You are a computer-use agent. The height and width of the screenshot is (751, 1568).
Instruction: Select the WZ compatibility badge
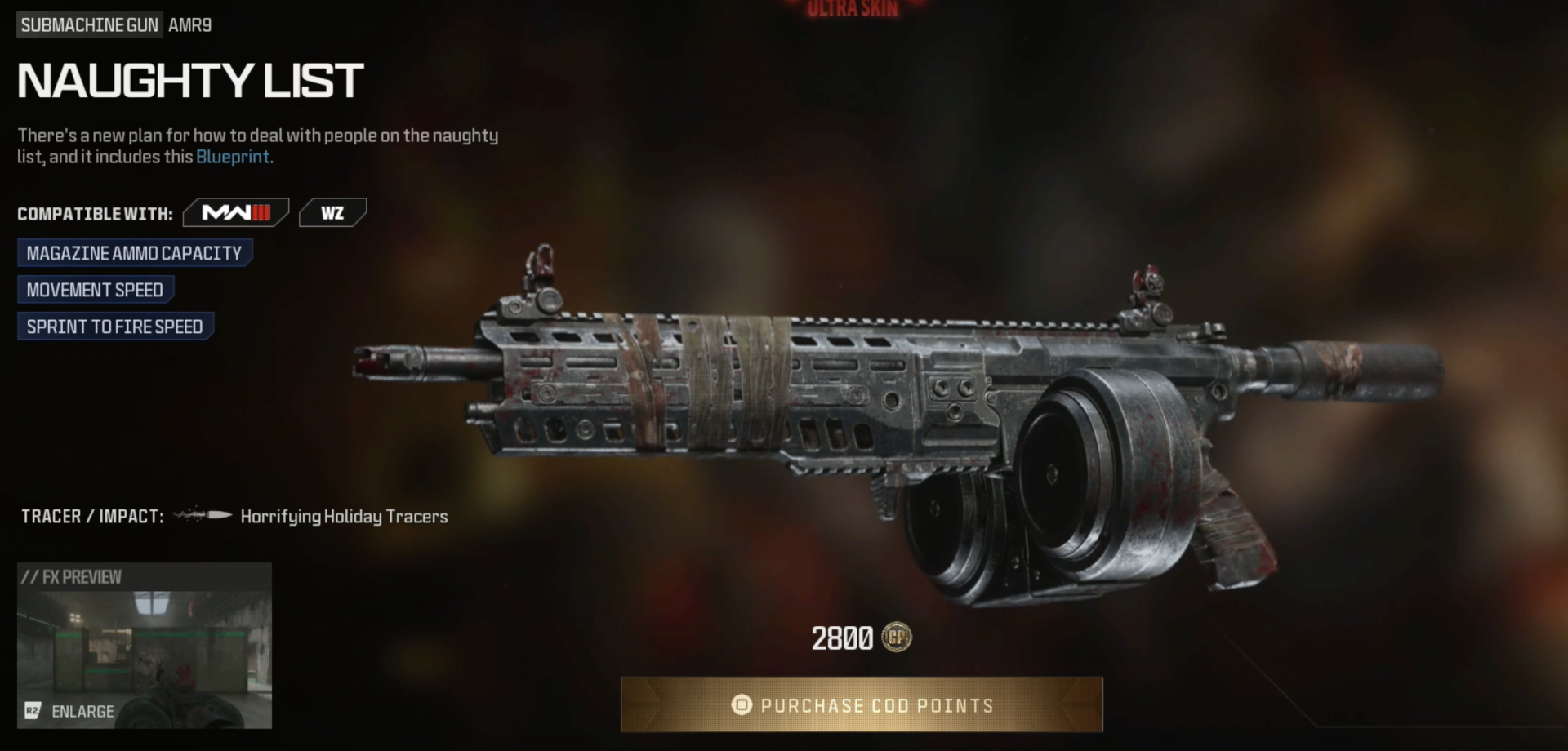click(x=332, y=212)
